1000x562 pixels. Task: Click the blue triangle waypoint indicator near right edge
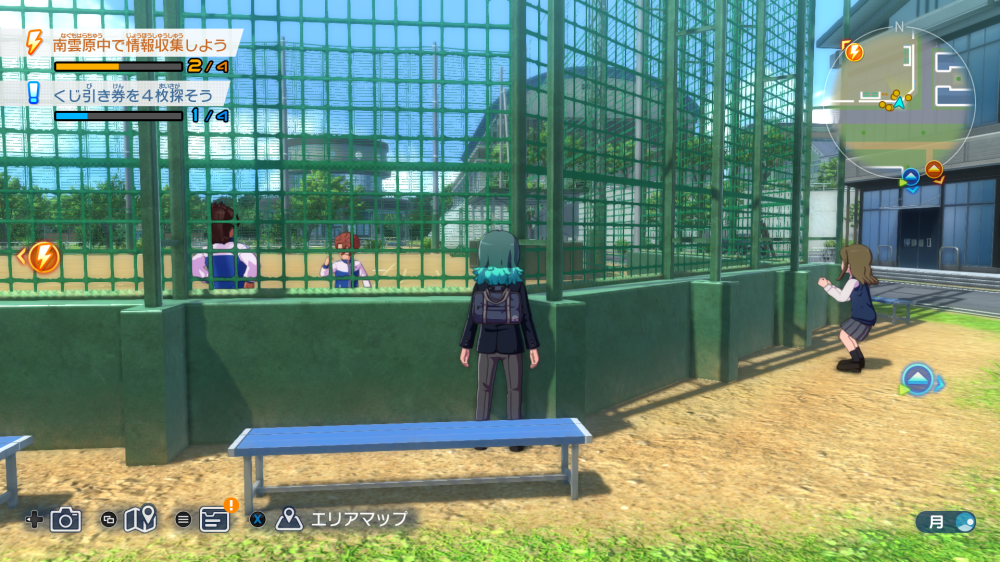918,379
